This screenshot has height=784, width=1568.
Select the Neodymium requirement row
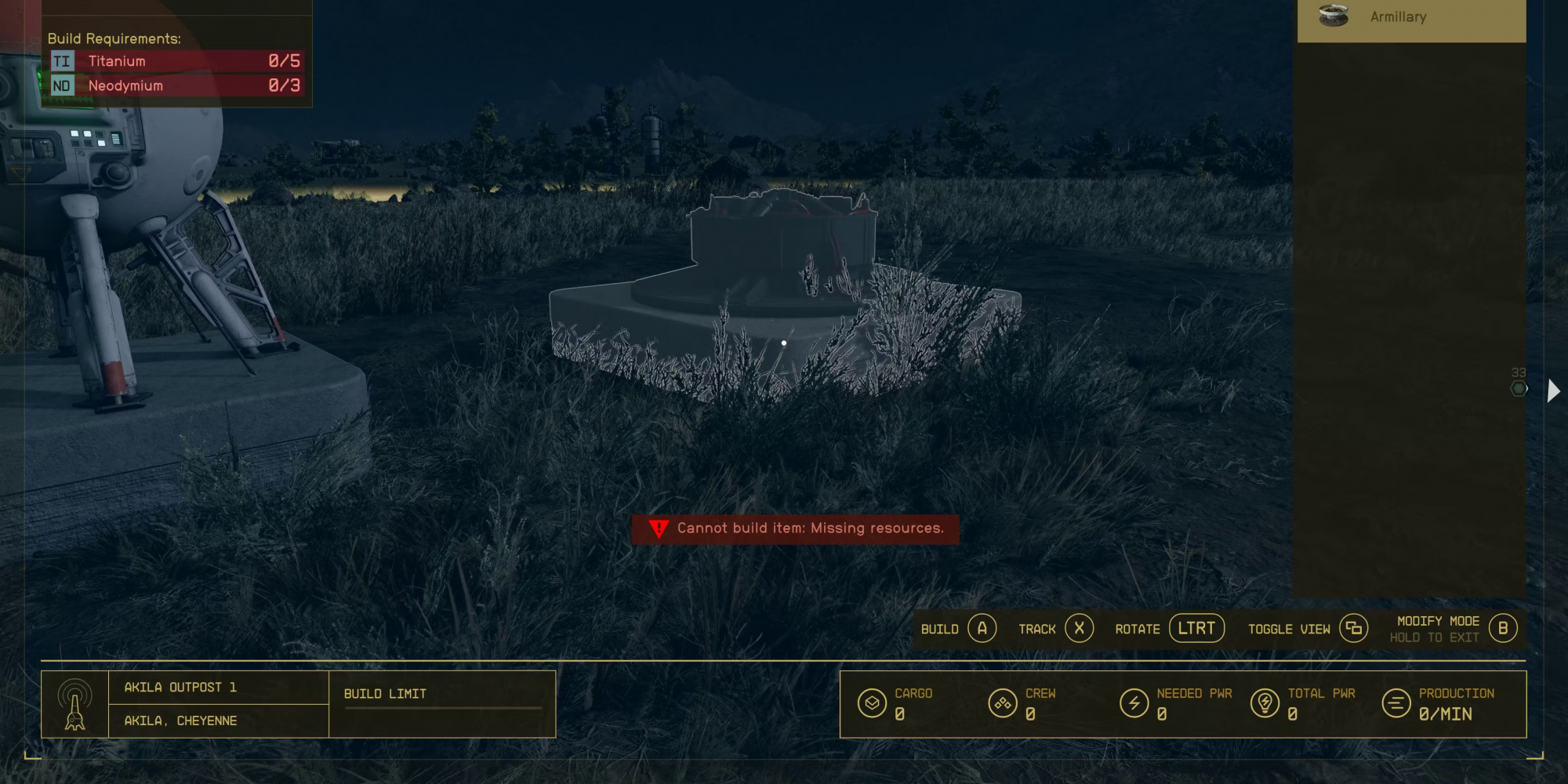tap(176, 85)
